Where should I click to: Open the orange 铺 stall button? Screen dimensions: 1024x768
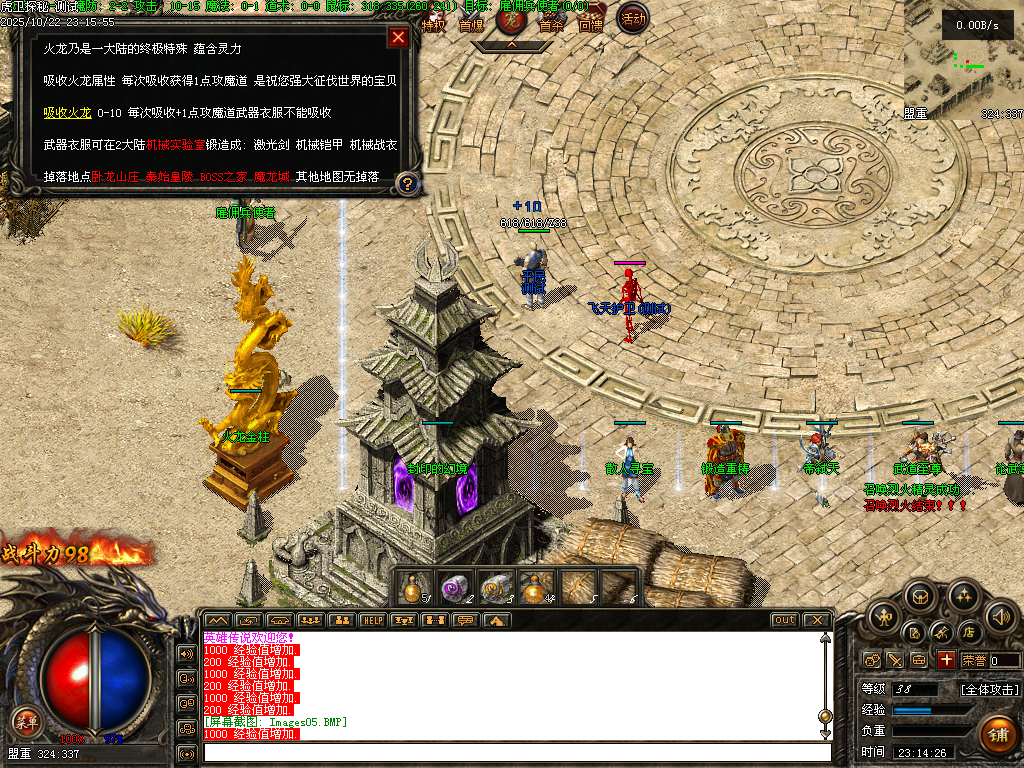997,734
